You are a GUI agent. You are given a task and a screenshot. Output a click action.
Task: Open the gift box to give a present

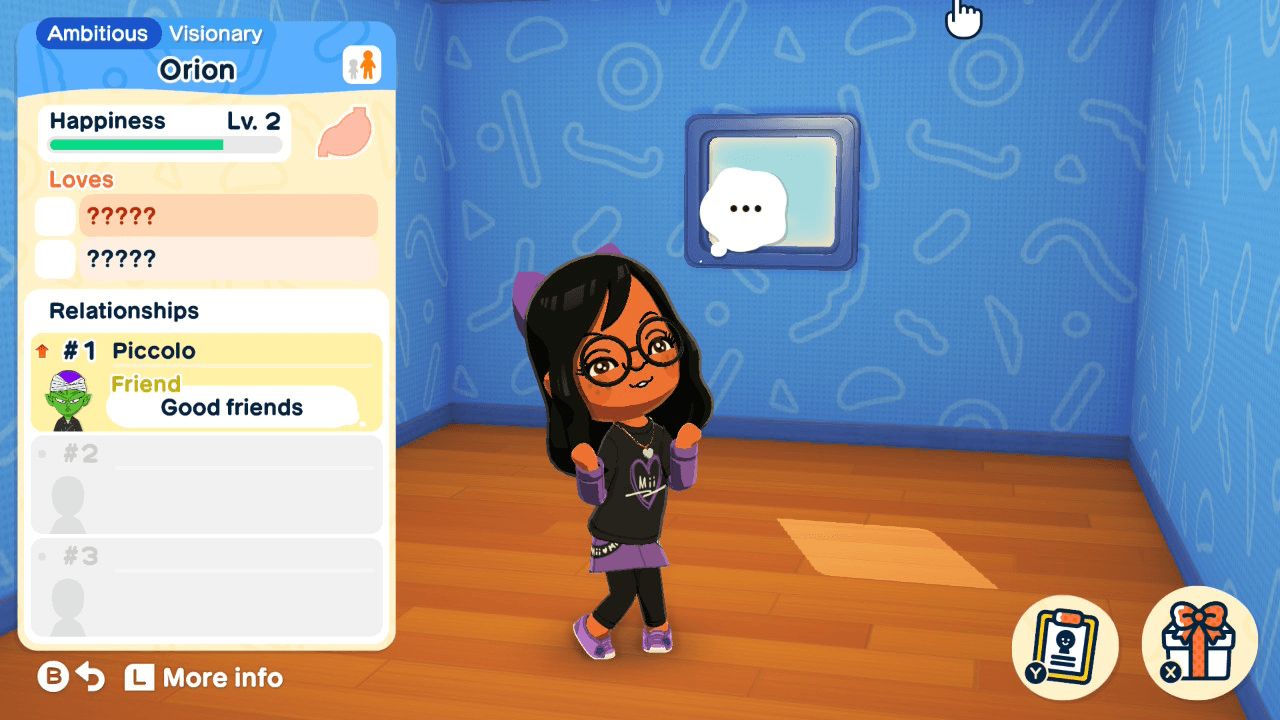[x=1198, y=646]
